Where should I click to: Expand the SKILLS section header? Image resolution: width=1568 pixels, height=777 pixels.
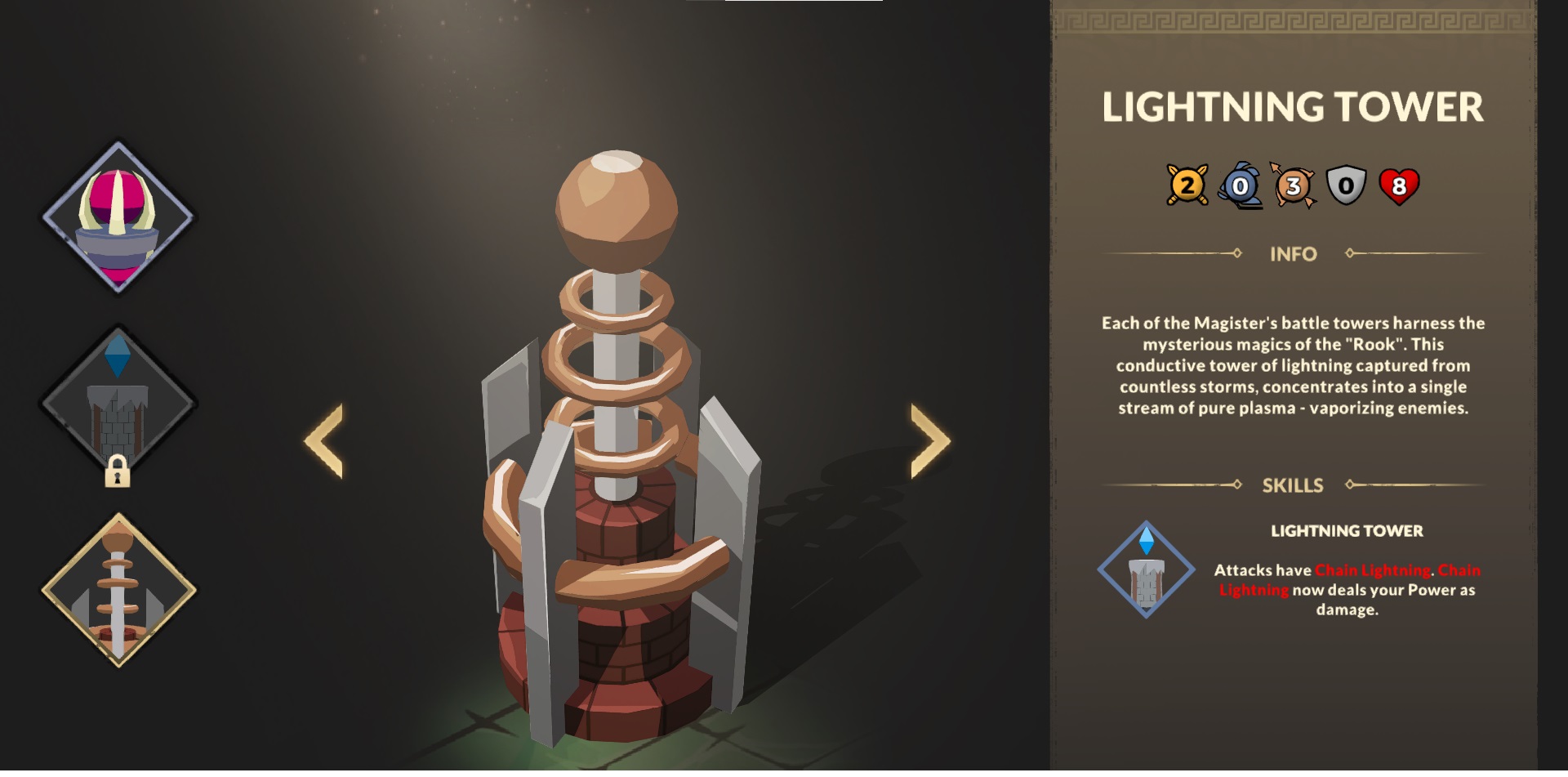point(1294,483)
